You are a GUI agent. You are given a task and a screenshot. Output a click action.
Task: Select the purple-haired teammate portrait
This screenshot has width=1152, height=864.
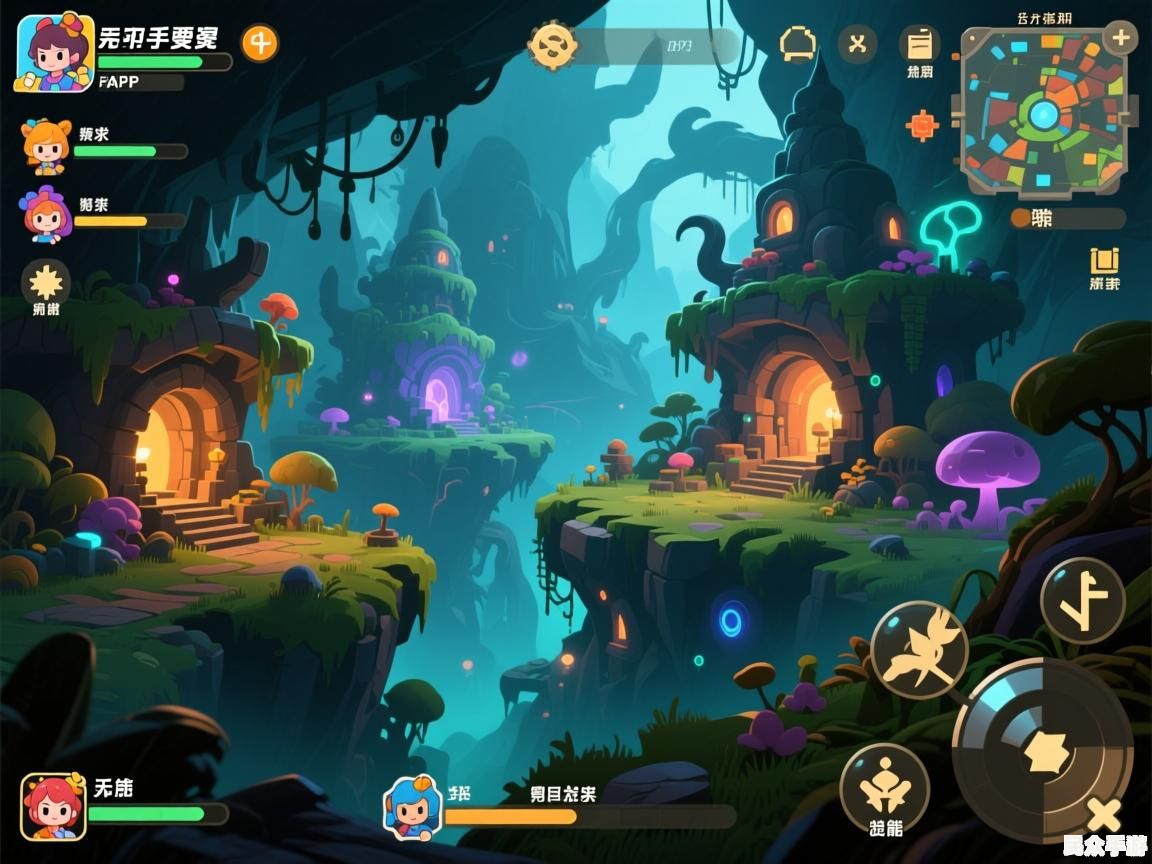click(x=46, y=214)
